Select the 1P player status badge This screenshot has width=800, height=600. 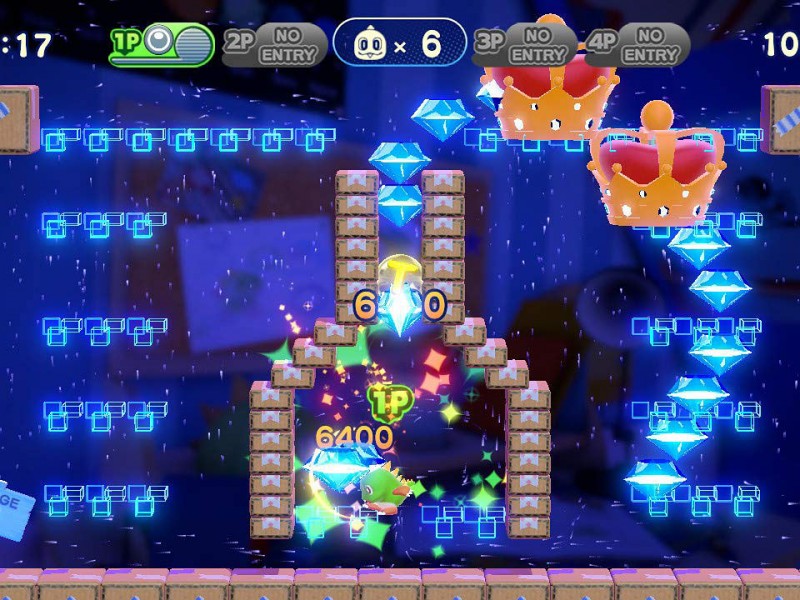(162, 44)
